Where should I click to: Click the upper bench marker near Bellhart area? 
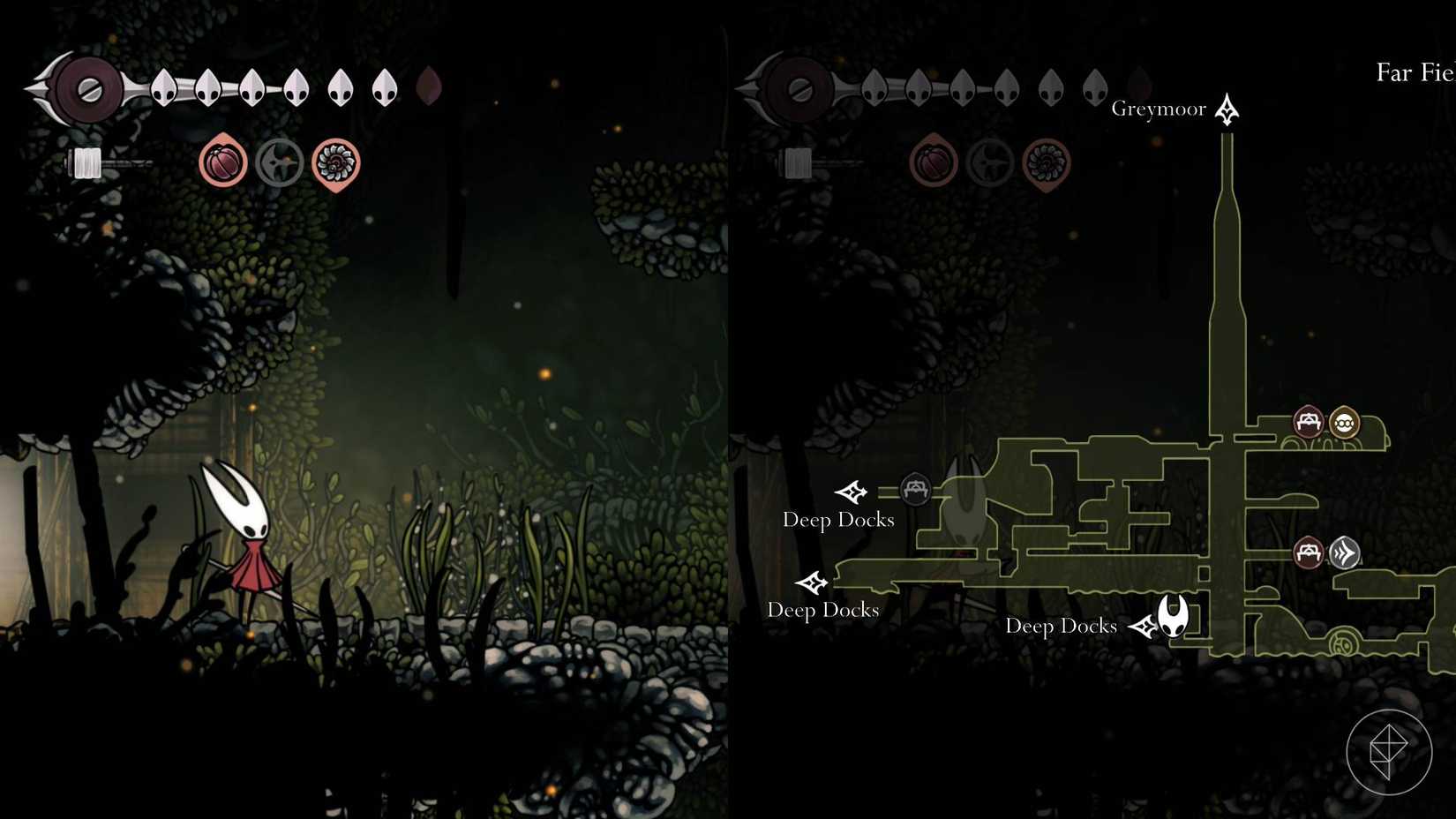click(x=1309, y=423)
